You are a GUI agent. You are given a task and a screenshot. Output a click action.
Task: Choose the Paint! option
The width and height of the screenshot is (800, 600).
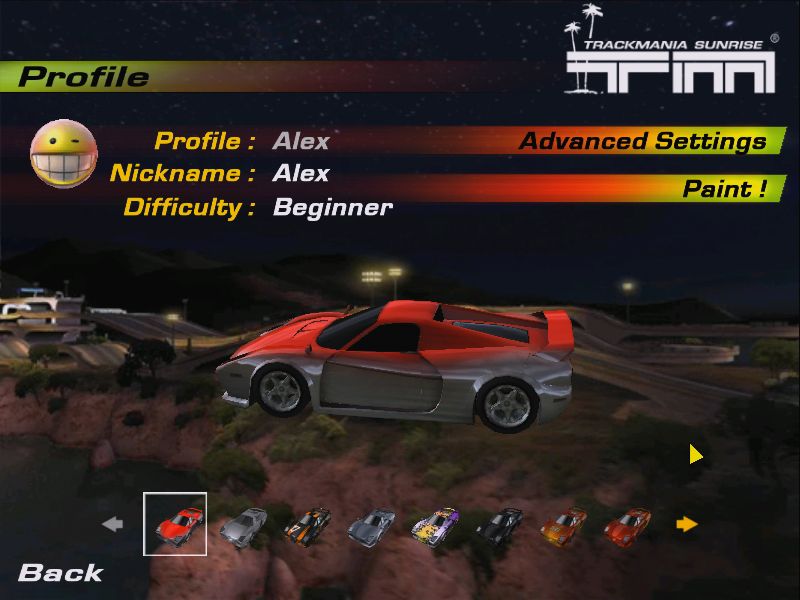pos(725,189)
